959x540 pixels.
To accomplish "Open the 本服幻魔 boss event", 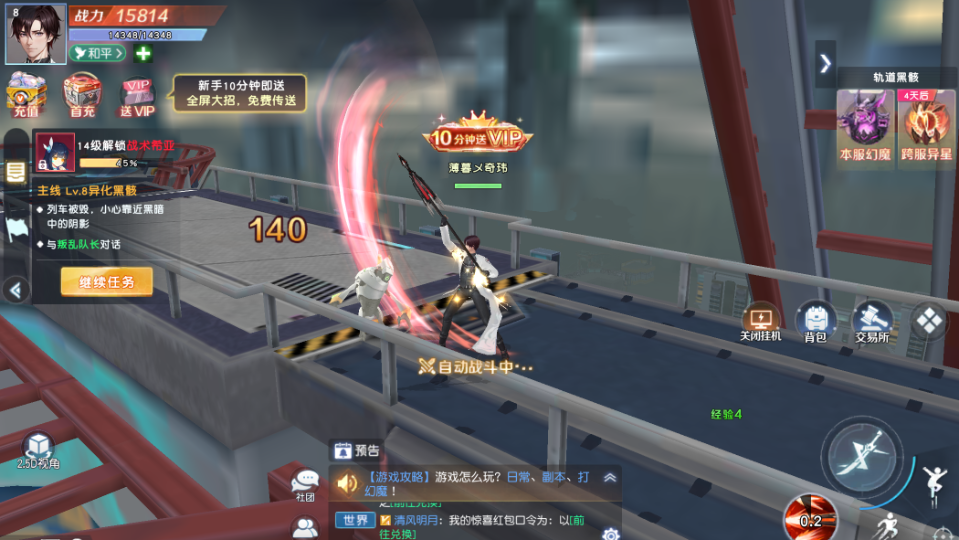I will [x=866, y=127].
